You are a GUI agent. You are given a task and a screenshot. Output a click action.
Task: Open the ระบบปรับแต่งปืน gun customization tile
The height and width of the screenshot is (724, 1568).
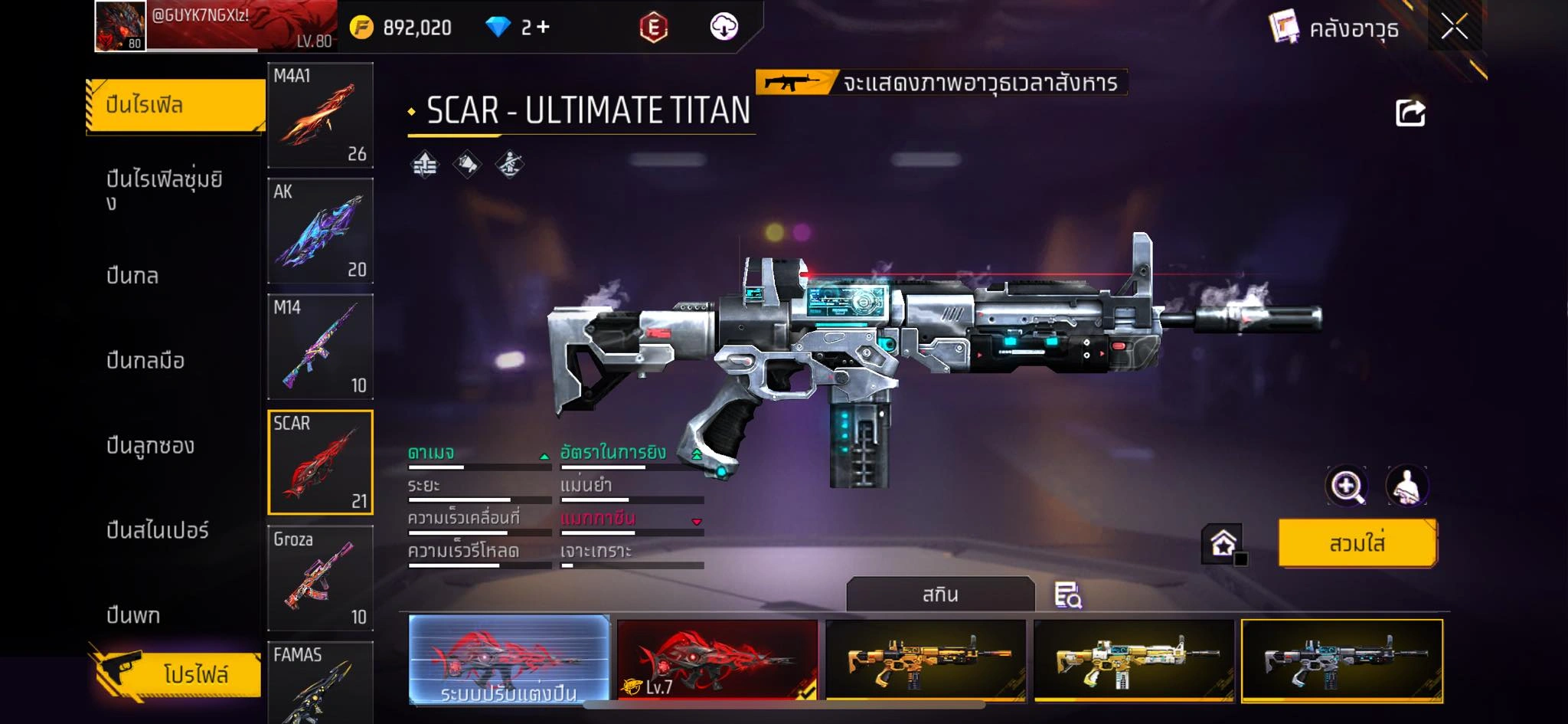pyautogui.click(x=509, y=660)
